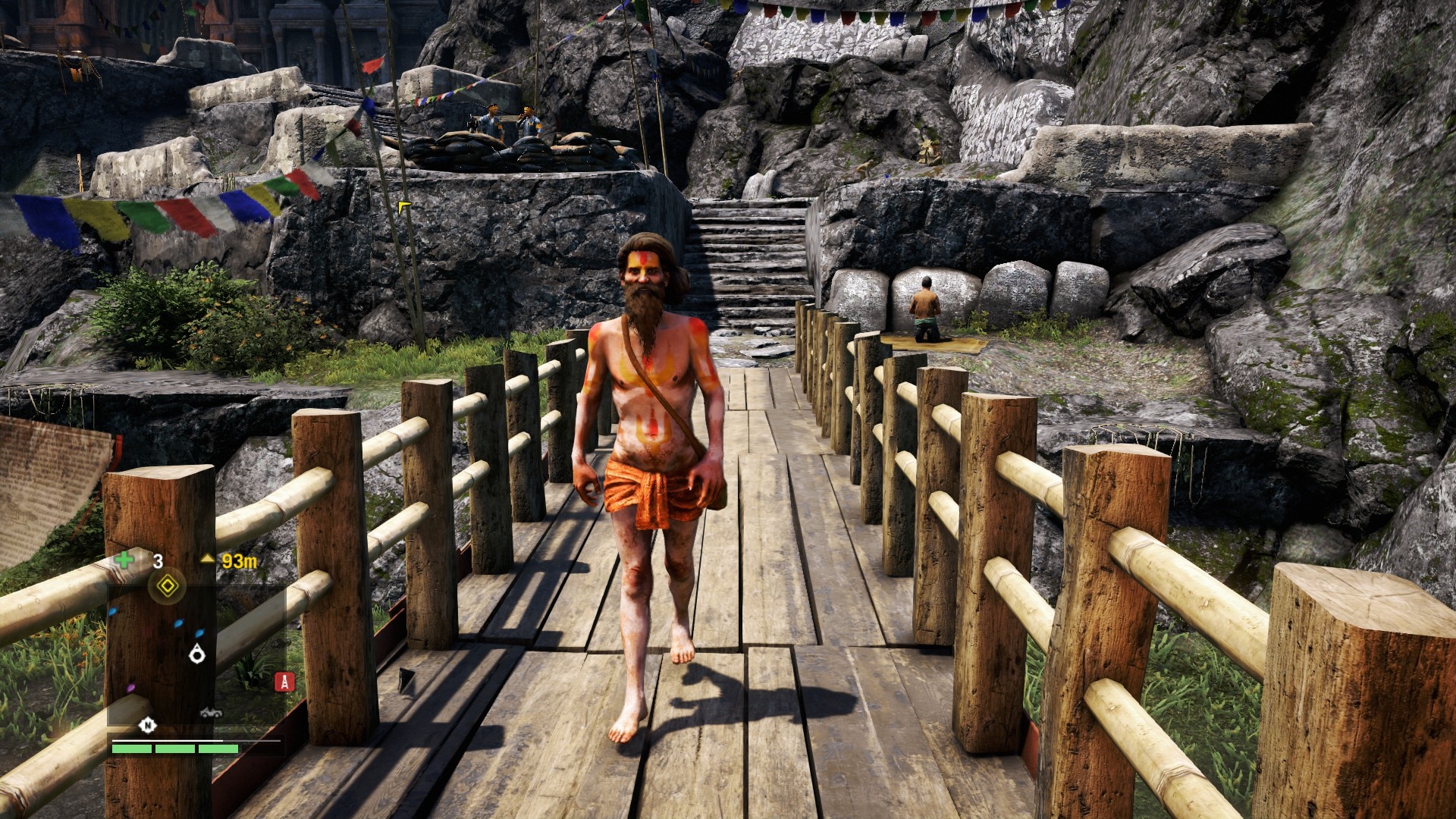Select the purple marker on the minimap
Image resolution: width=1456 pixels, height=819 pixels.
[130, 688]
